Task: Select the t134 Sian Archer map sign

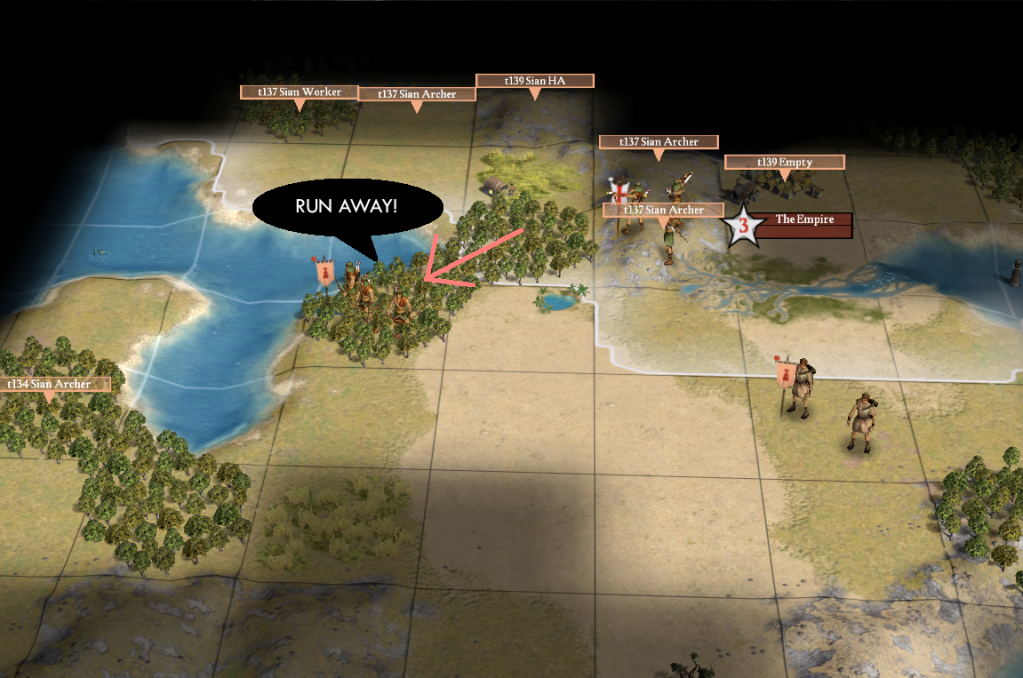Action: click(51, 384)
